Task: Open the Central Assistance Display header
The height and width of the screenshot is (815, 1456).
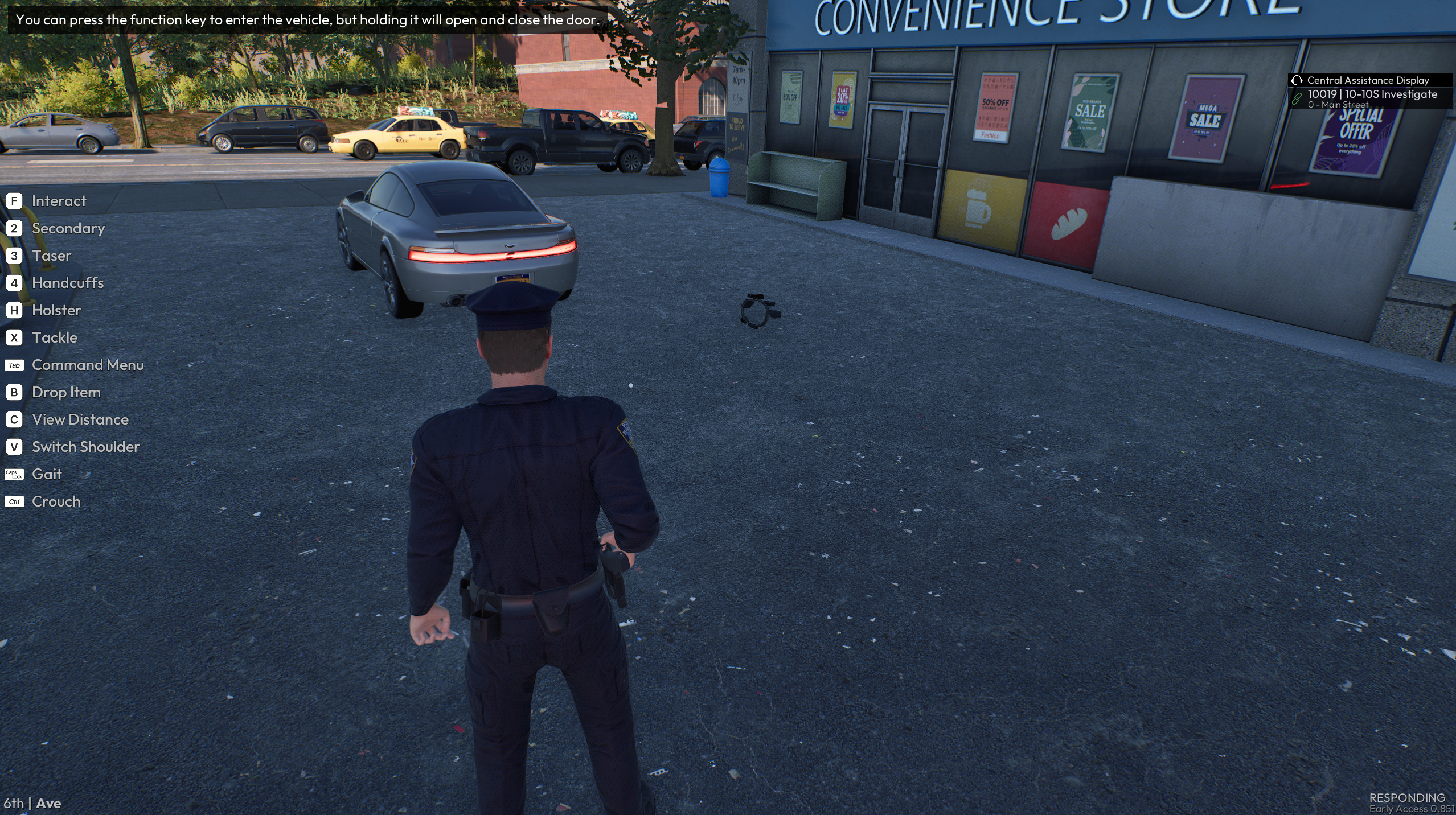Action: click(x=1367, y=80)
